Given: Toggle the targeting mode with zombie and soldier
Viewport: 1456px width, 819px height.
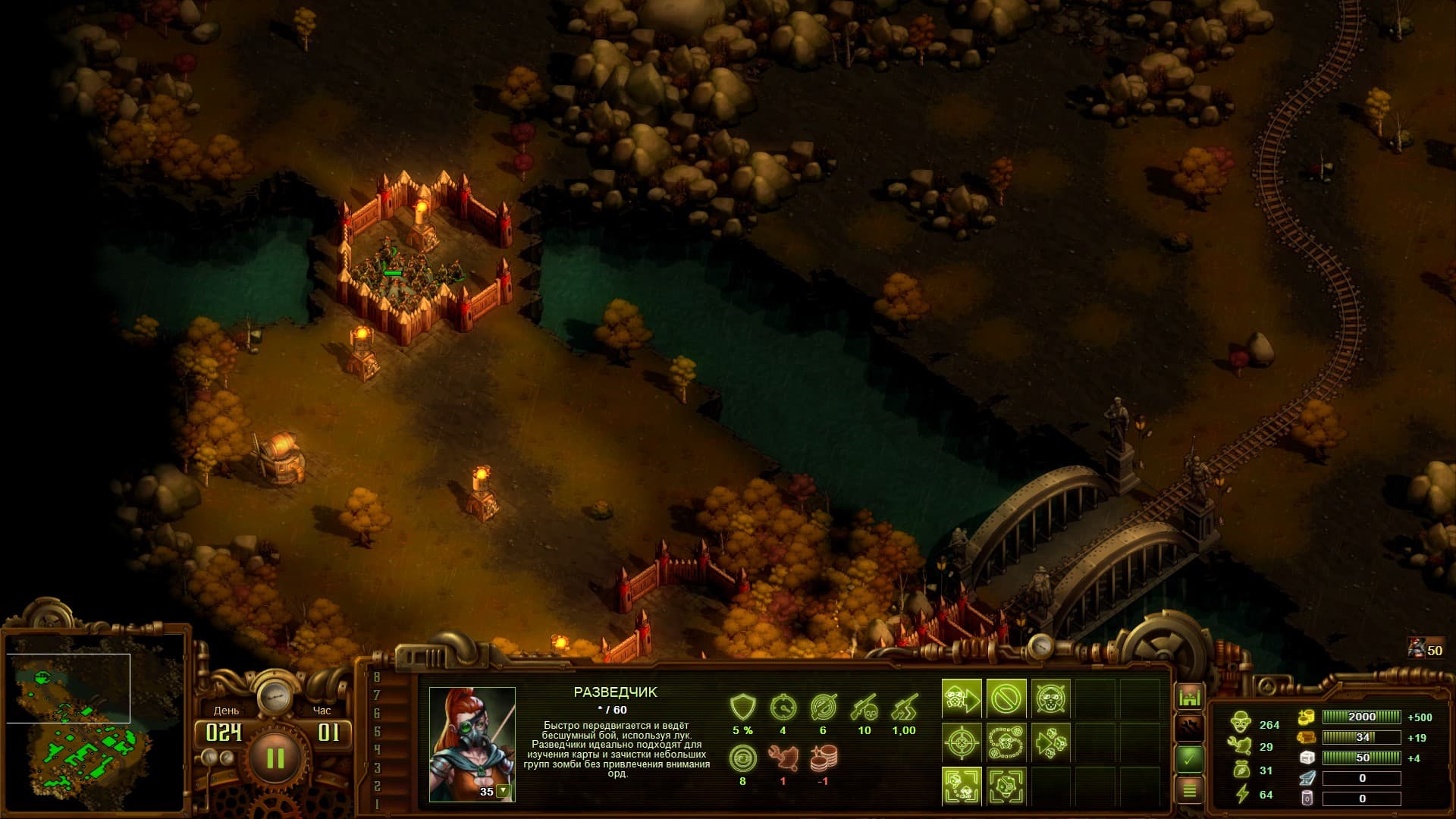Looking at the screenshot, I should [962, 786].
